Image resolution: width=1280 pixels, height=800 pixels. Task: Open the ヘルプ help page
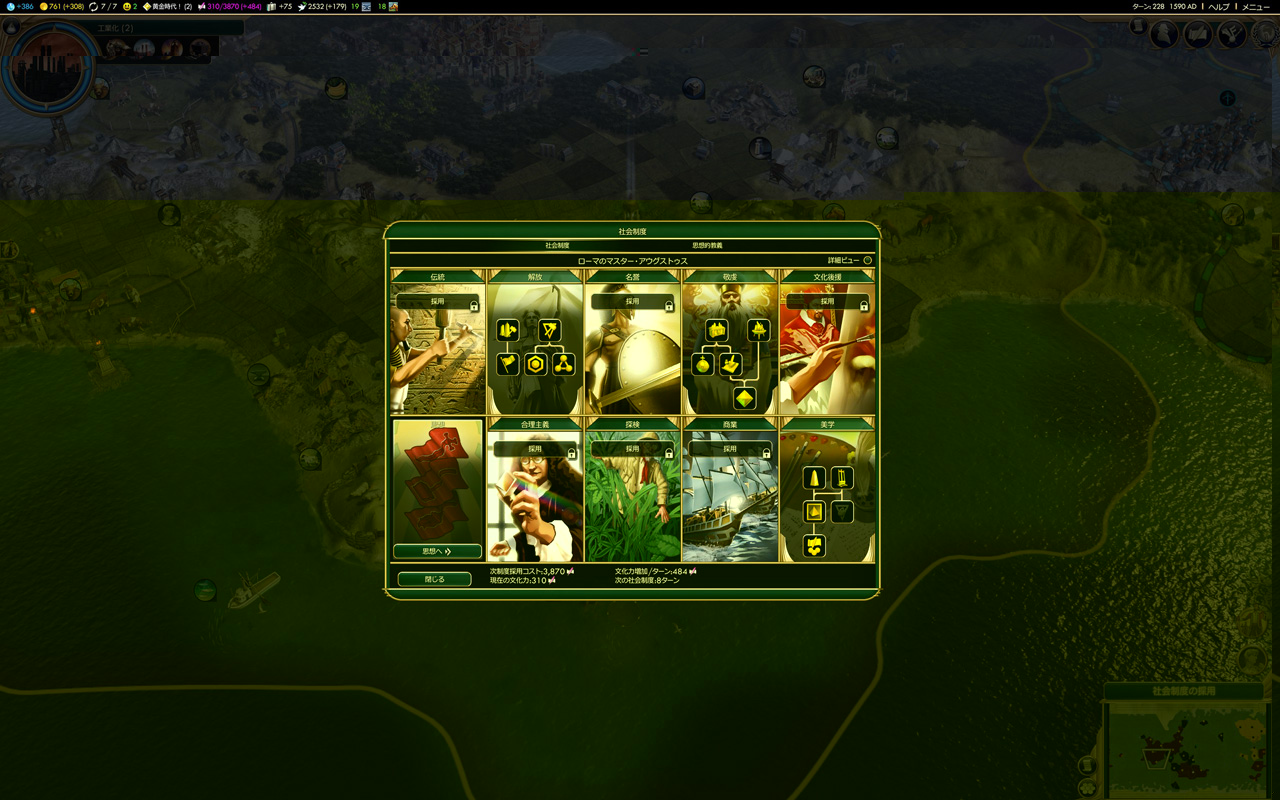pyautogui.click(x=1219, y=7)
